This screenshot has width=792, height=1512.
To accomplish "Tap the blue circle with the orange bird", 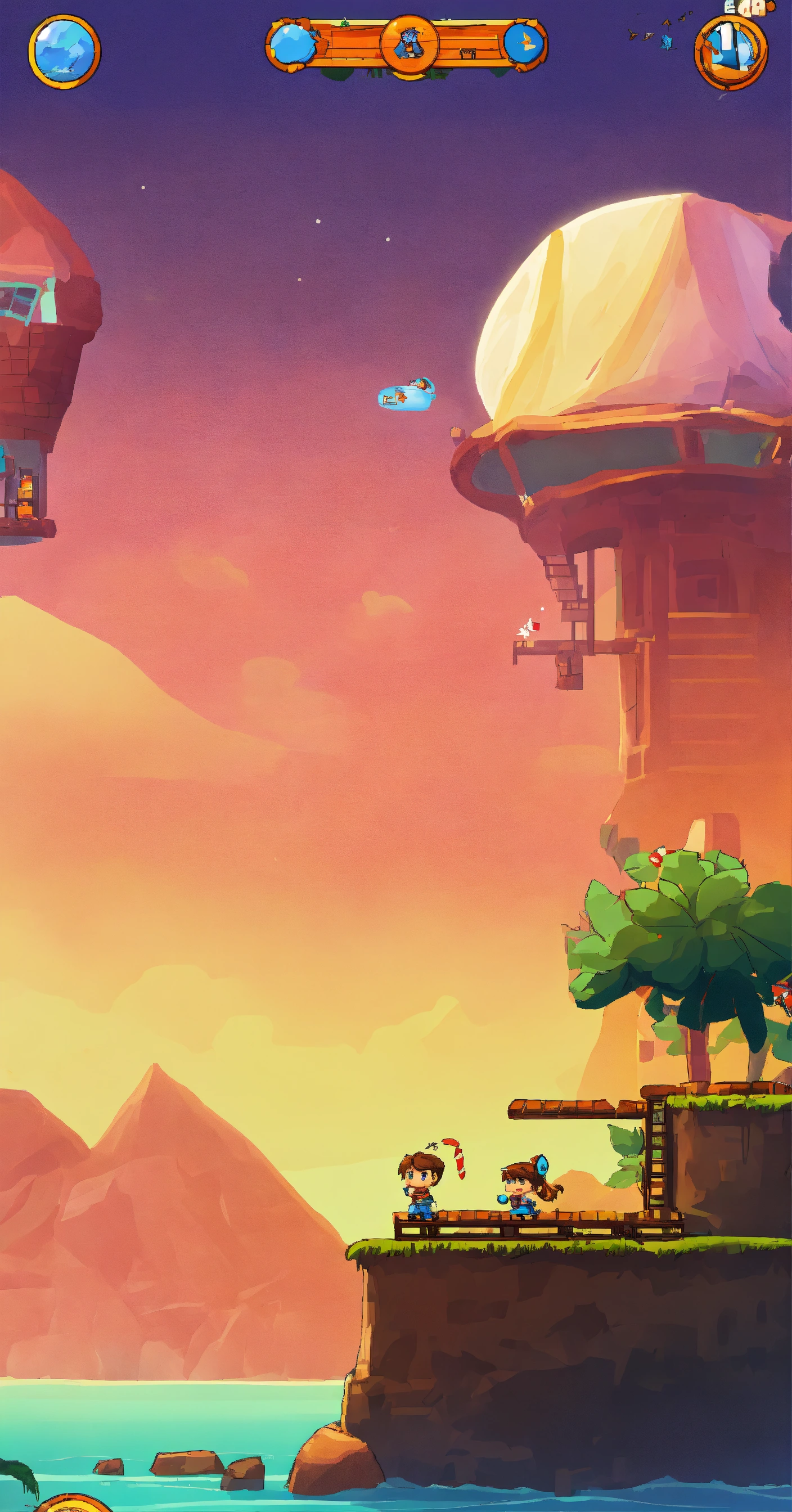I will point(524,43).
